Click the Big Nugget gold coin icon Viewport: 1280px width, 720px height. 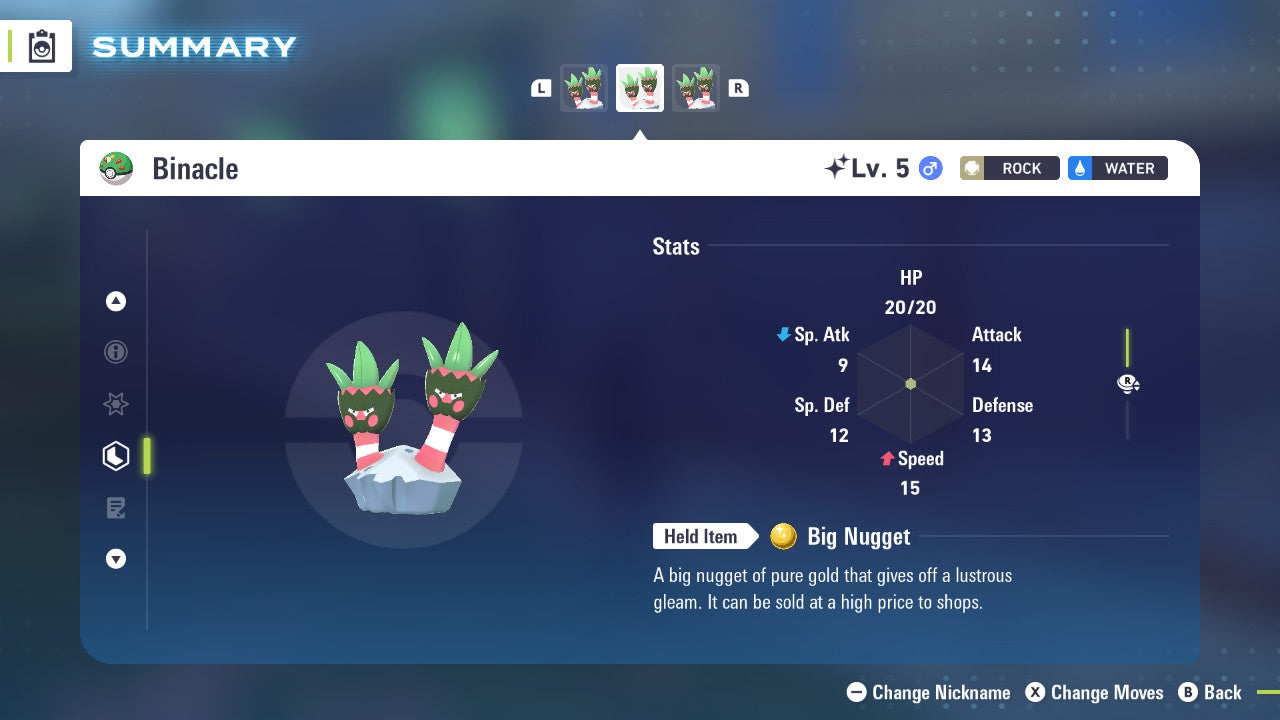pyautogui.click(x=784, y=537)
